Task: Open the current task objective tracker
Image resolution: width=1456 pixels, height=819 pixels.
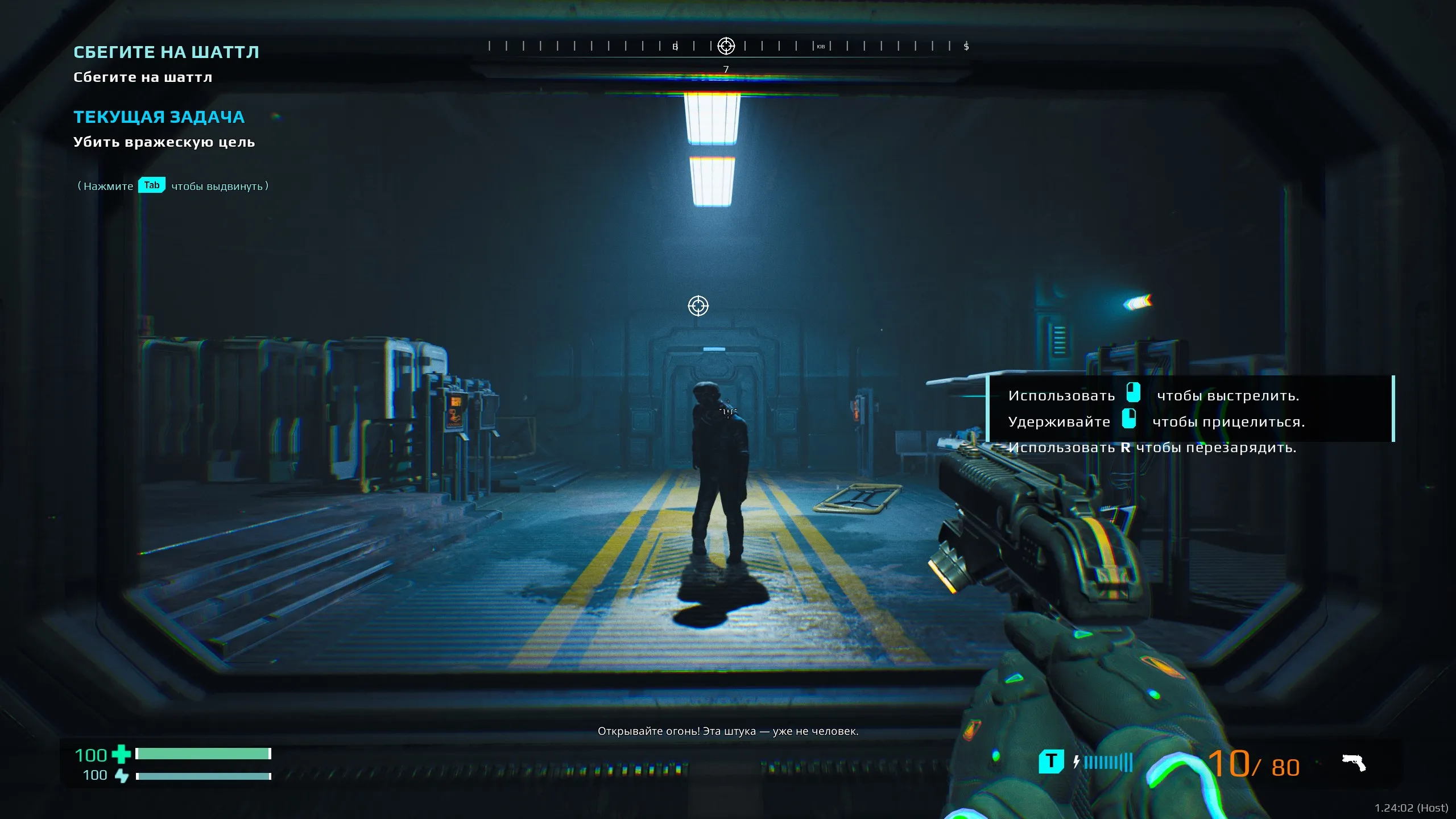Action: pos(159,117)
